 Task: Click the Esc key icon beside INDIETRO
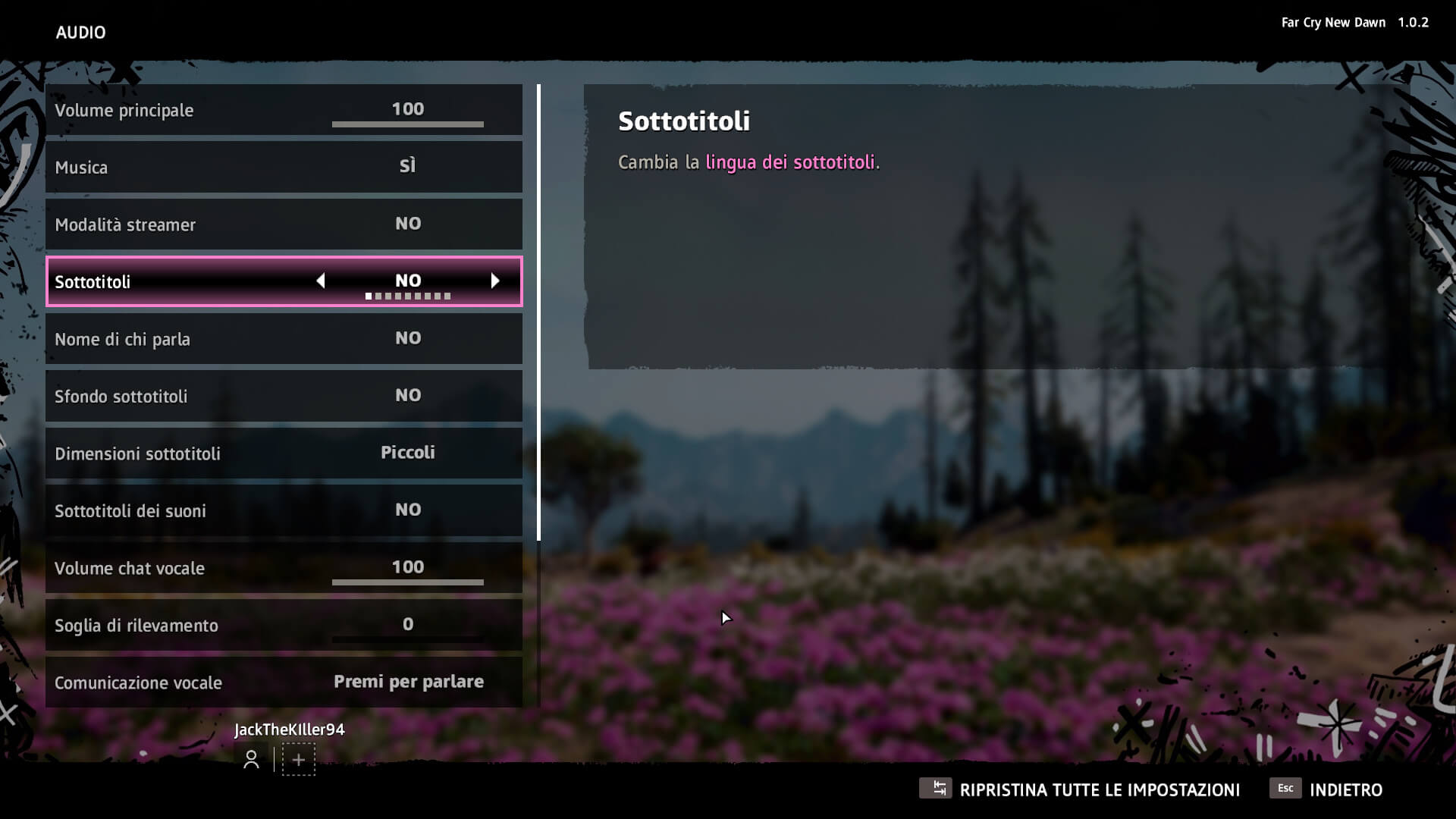(x=1285, y=789)
